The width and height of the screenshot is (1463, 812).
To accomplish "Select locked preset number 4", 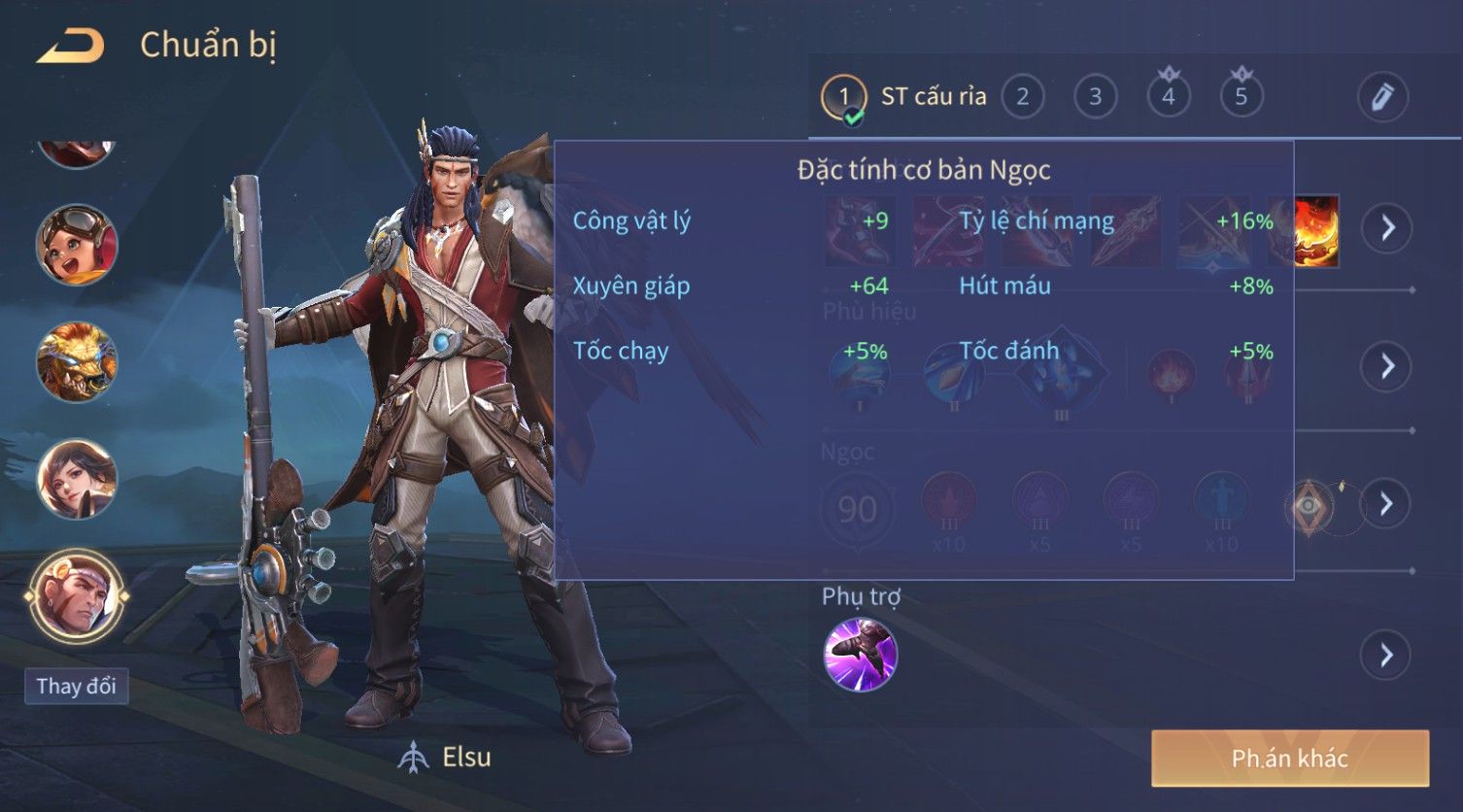I will 1168,97.
